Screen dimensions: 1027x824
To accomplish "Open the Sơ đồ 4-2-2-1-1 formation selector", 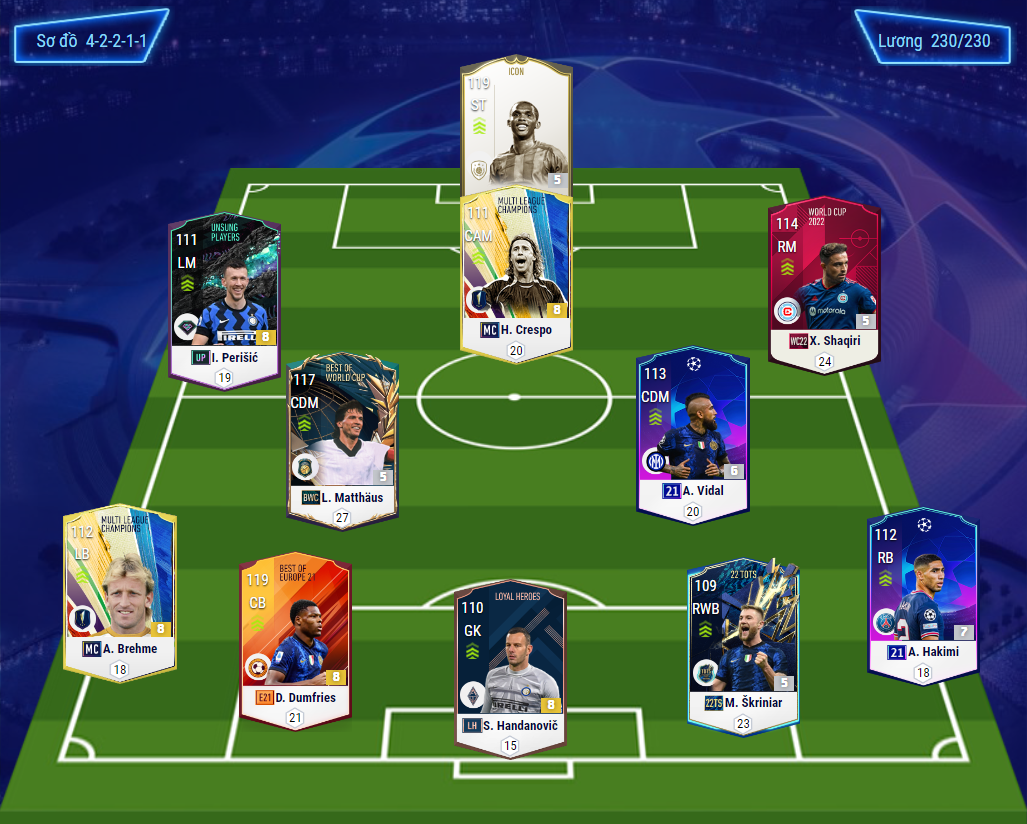I will pos(87,42).
